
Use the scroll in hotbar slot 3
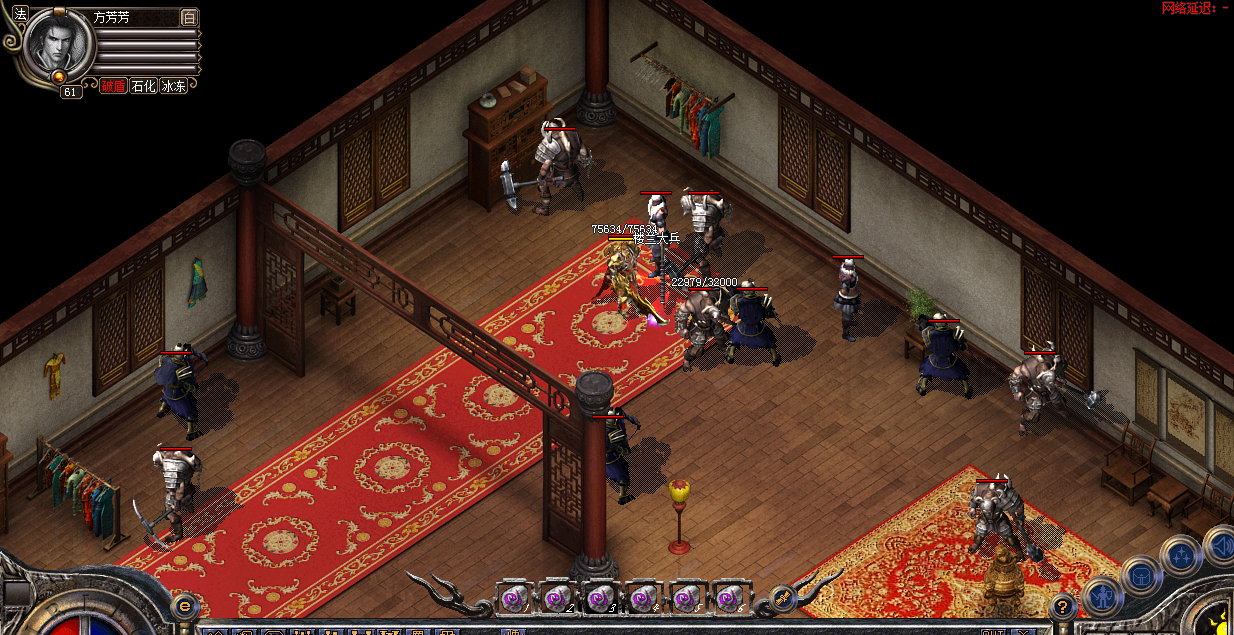[599, 598]
